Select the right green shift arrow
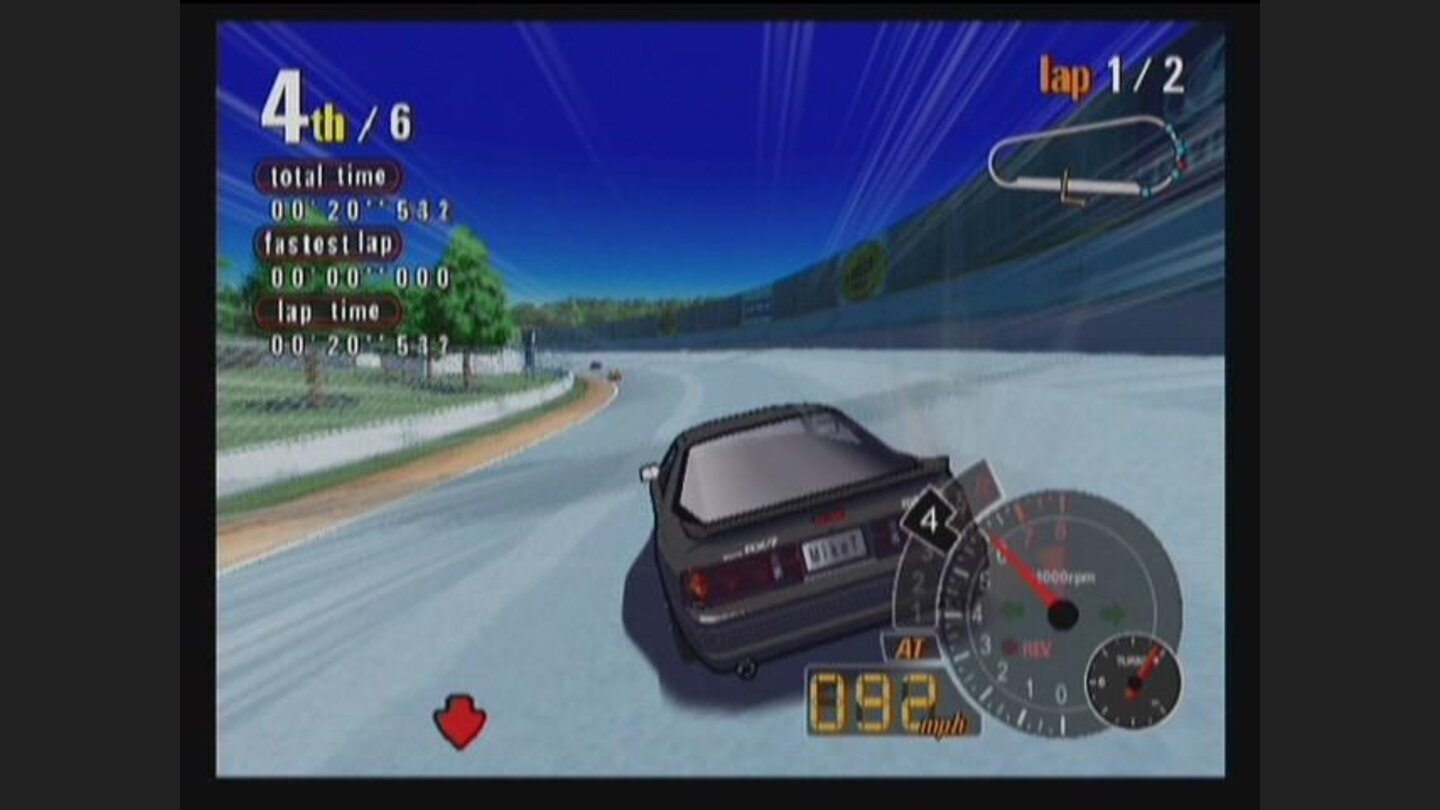Screen dimensions: 1440x810 (x=1115, y=611)
